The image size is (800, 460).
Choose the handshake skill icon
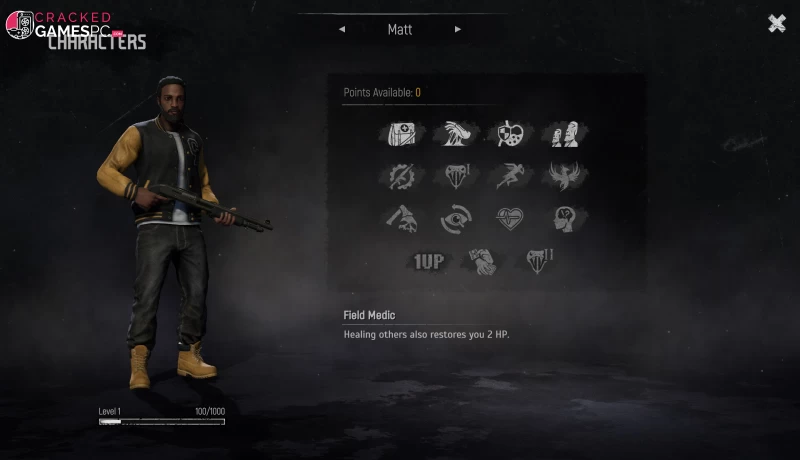coord(482,262)
